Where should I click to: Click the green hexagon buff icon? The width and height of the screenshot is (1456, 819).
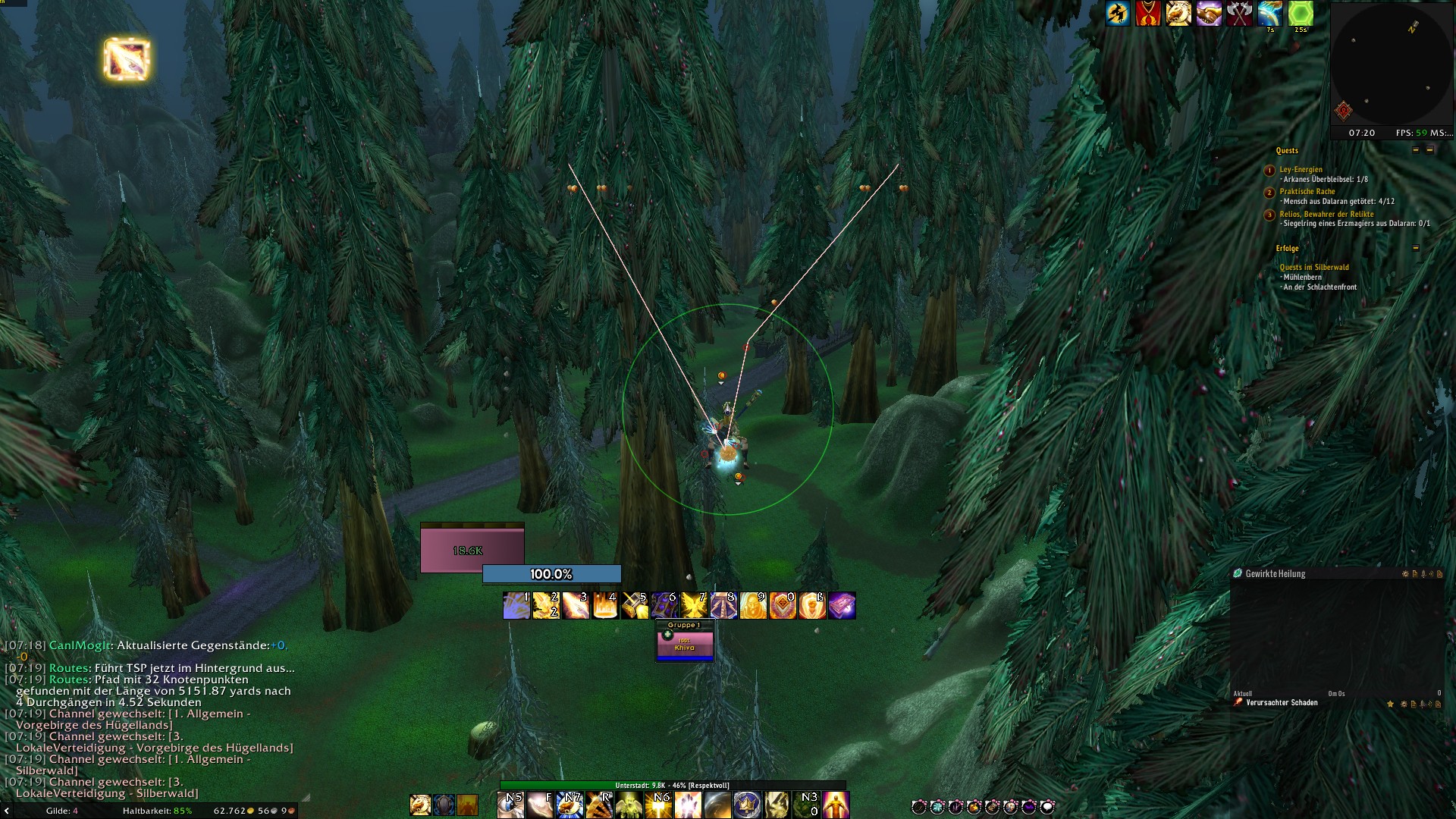tap(1301, 14)
